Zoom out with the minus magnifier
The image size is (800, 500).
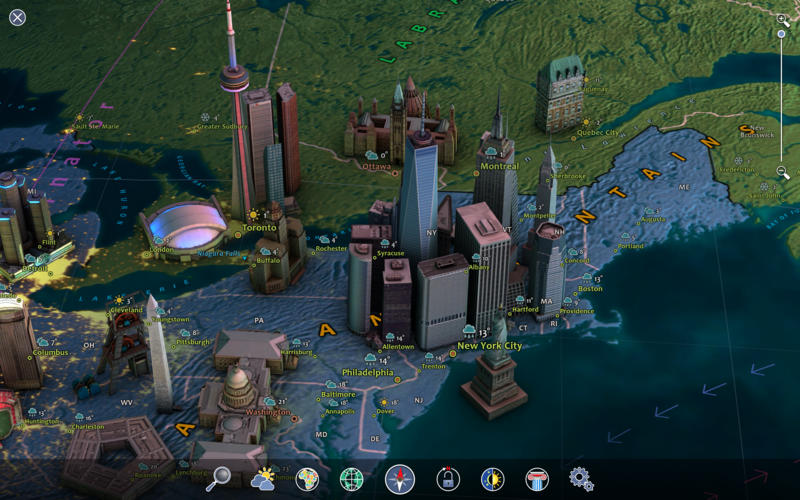tap(783, 174)
